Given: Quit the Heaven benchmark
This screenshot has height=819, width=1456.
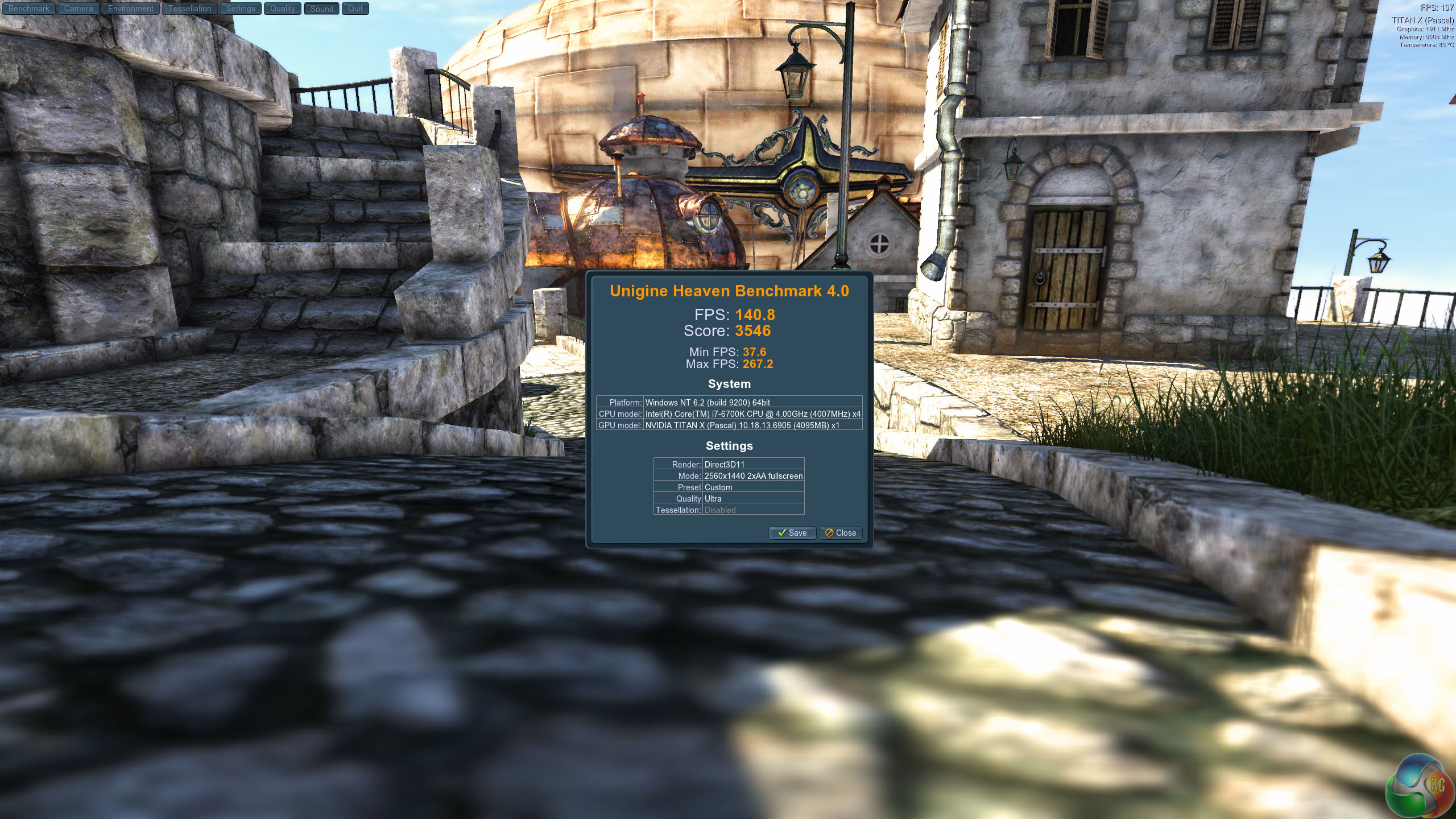Looking at the screenshot, I should [x=355, y=9].
